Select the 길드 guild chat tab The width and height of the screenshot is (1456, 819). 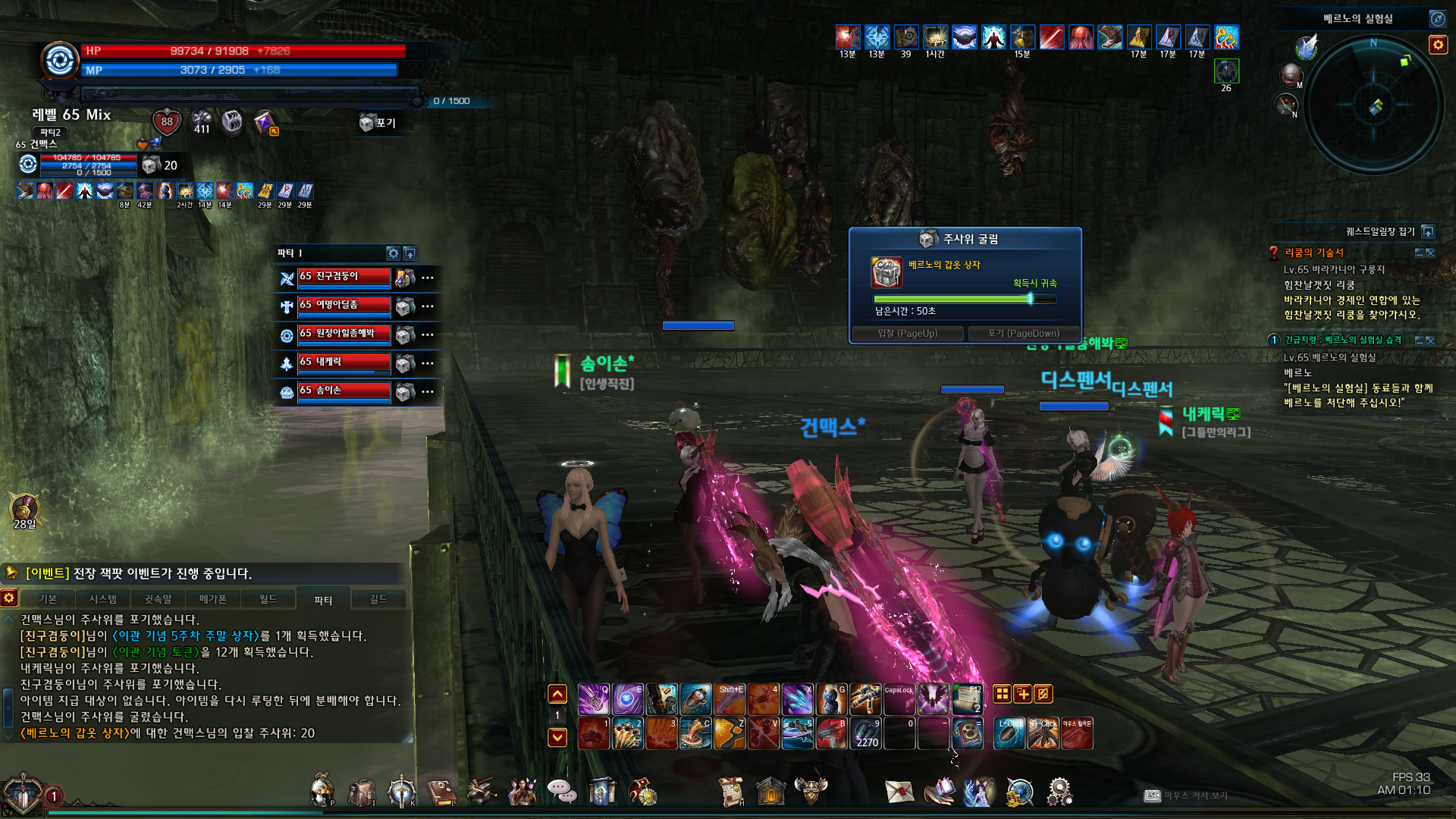tap(378, 599)
